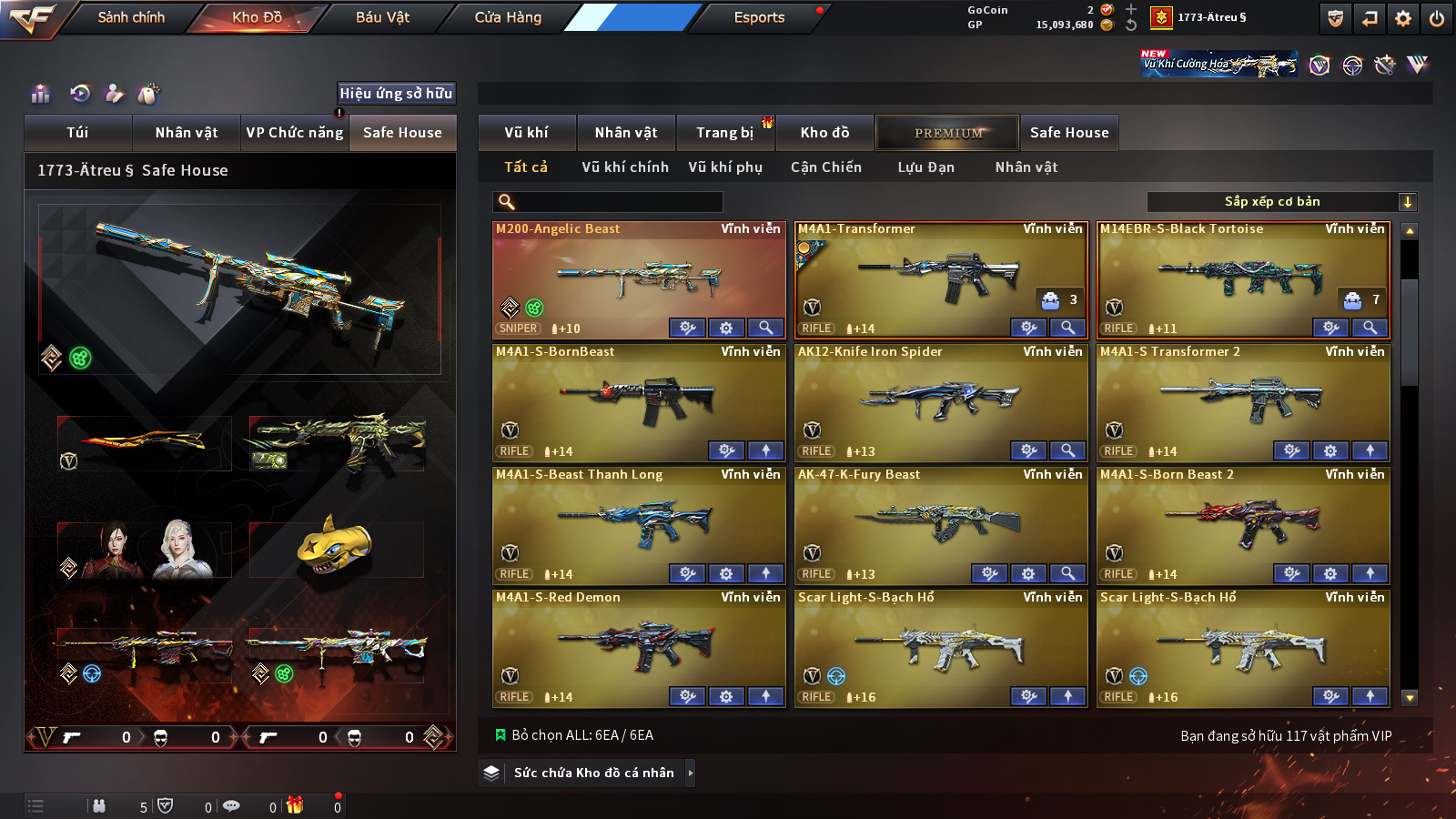Switch to VP Chức năng tab
This screenshot has width=1456, height=819.
pos(295,133)
